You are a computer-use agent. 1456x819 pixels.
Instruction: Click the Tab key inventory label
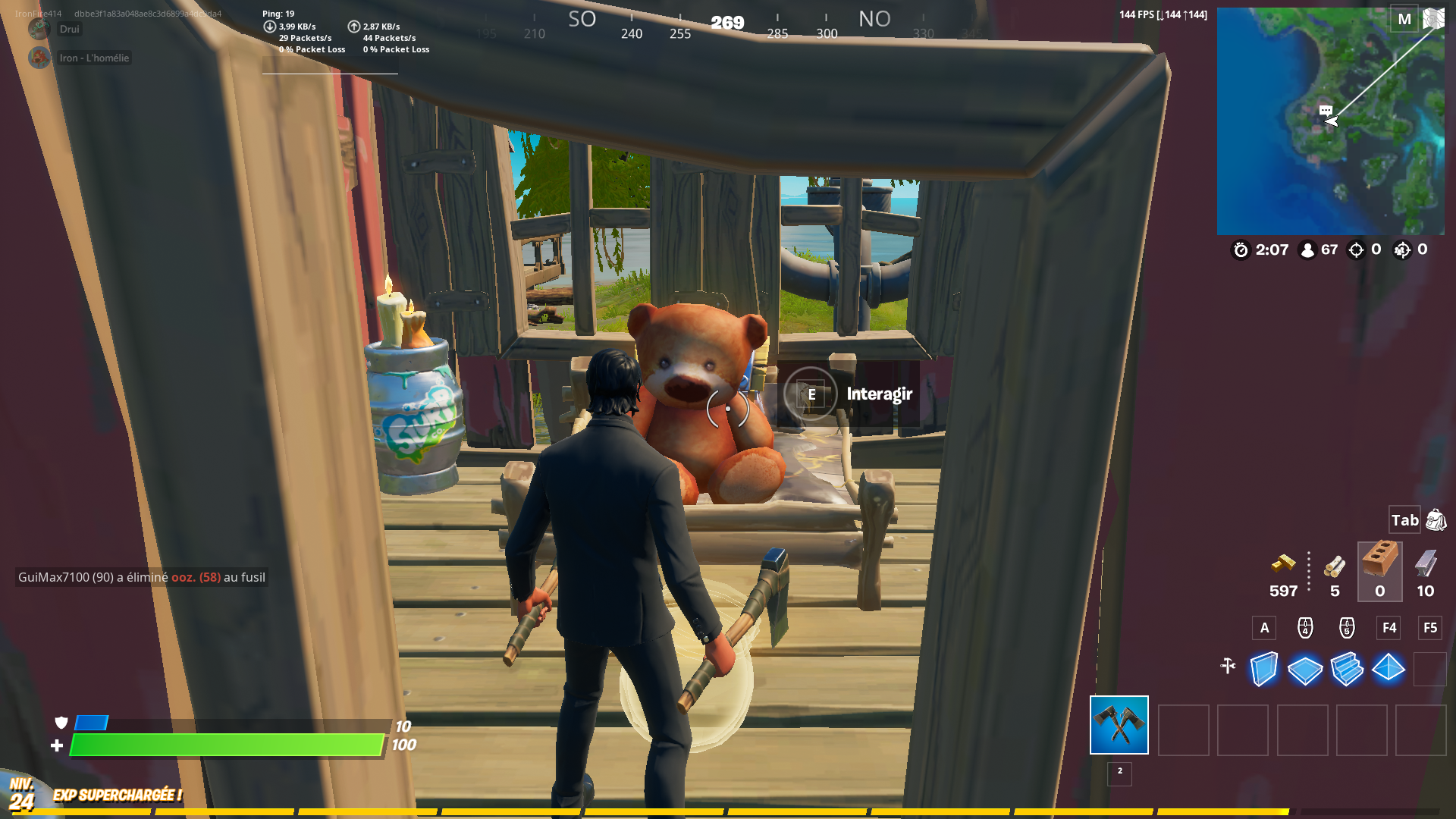[1404, 520]
